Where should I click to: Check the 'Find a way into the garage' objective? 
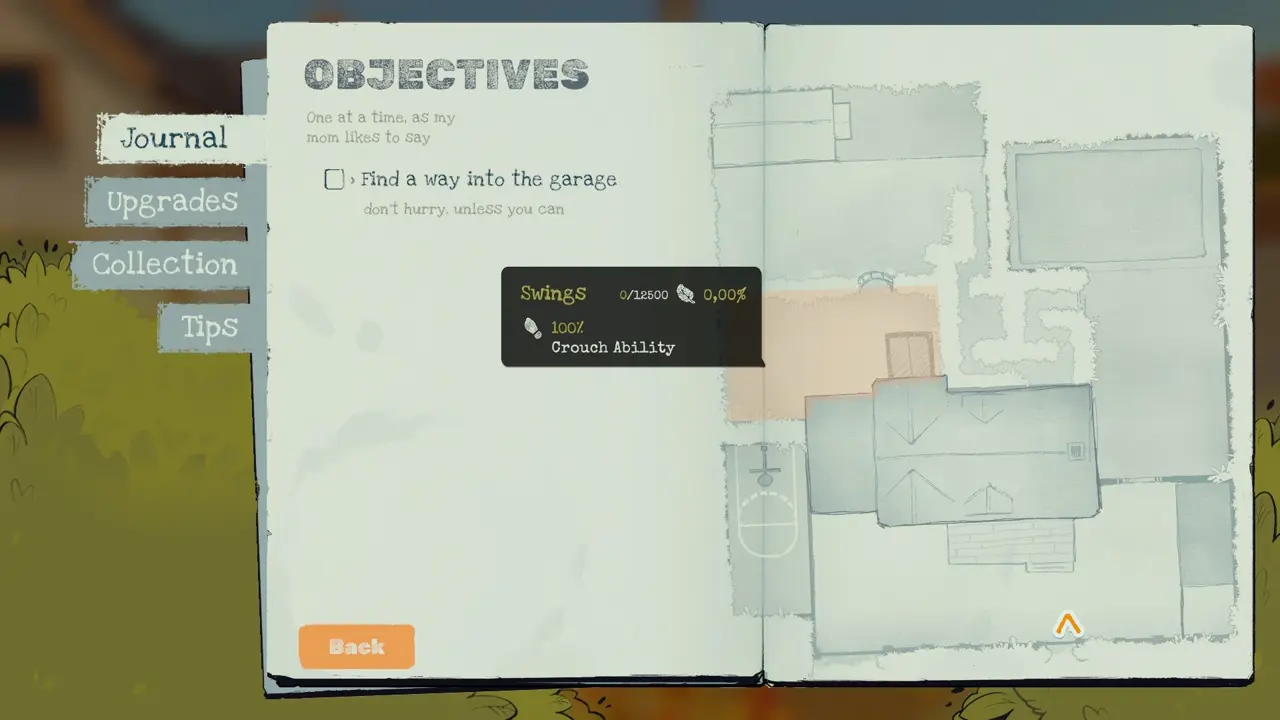pos(334,179)
